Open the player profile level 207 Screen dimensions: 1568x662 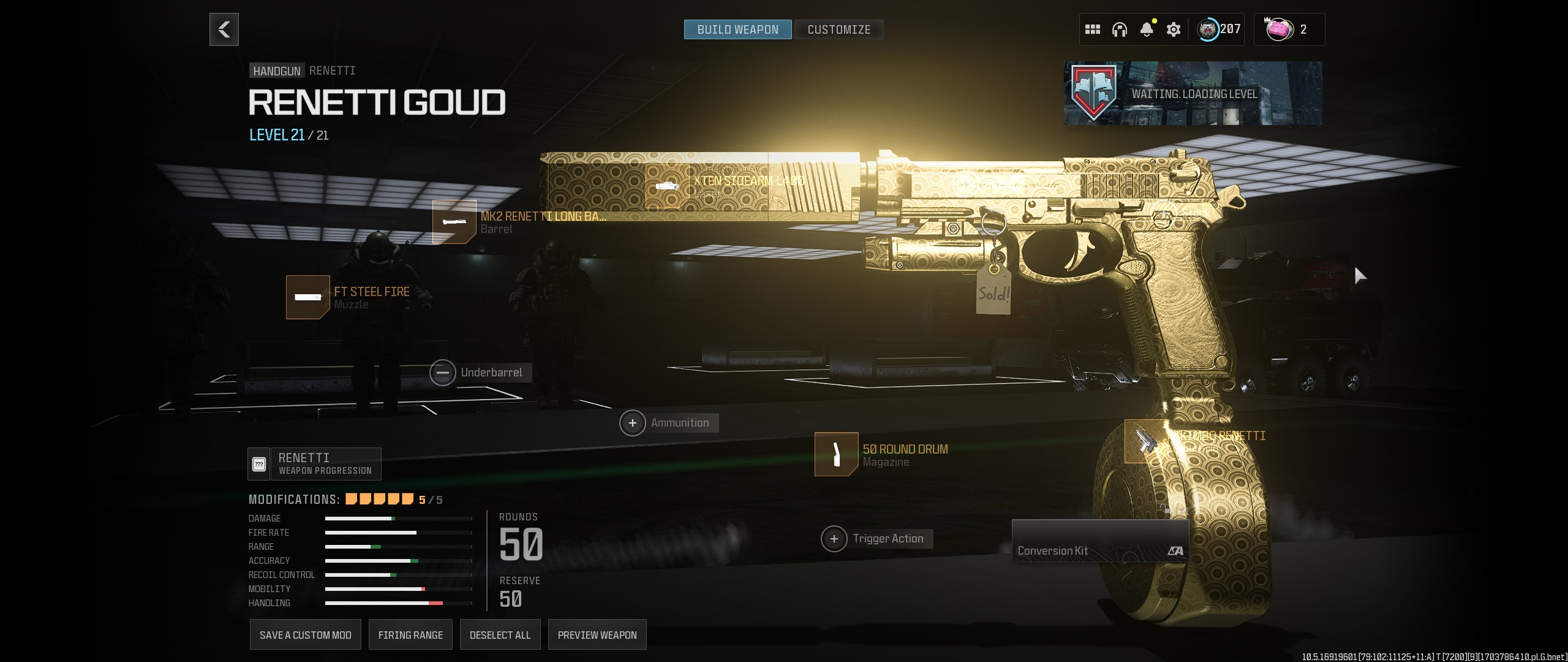tap(1220, 29)
